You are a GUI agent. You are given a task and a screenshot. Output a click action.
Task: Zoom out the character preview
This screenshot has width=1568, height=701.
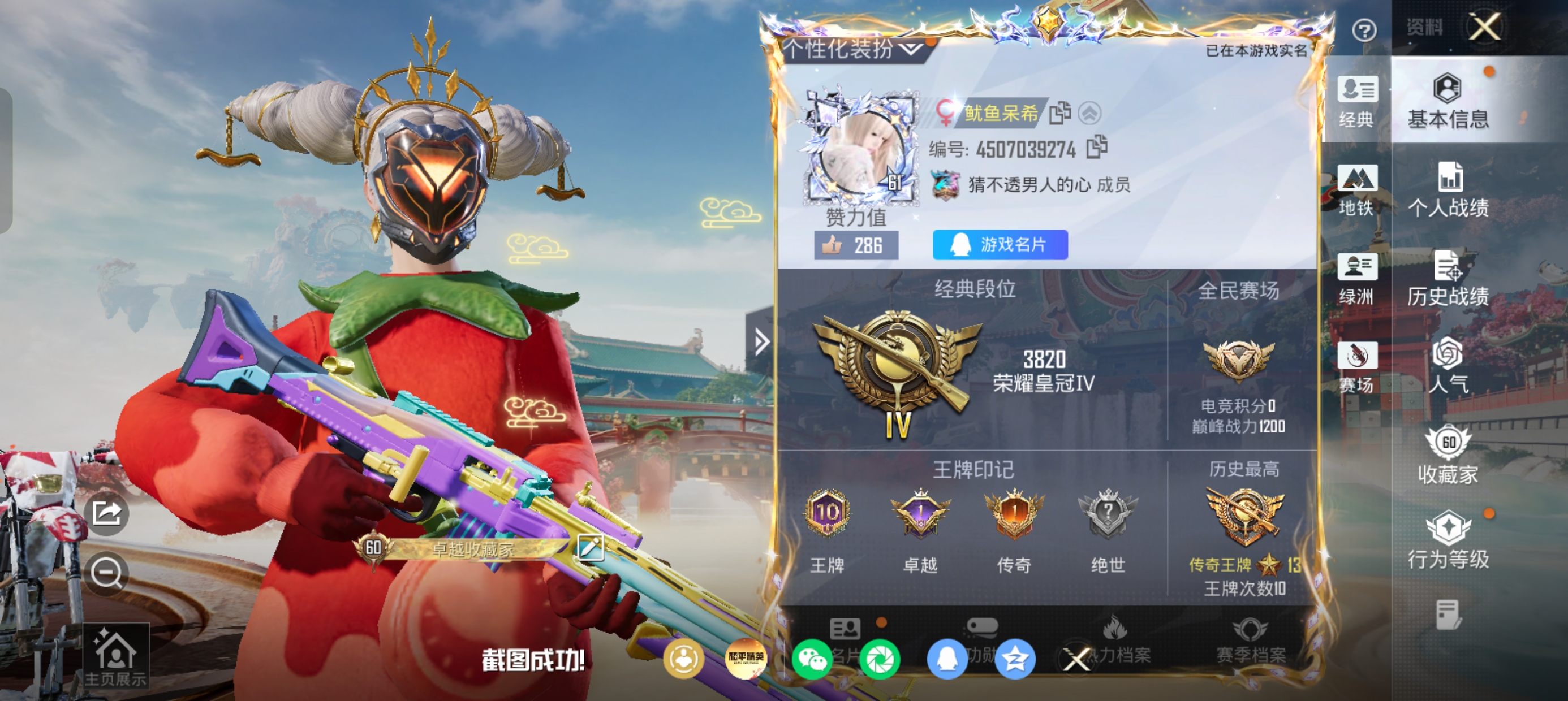coord(106,573)
